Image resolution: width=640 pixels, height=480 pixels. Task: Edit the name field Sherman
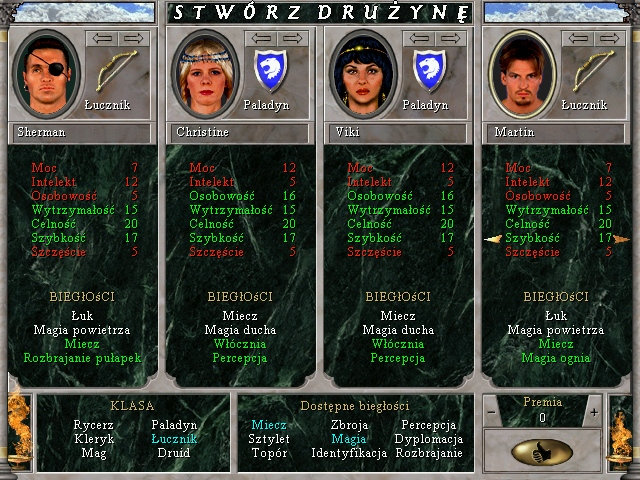pos(82,132)
